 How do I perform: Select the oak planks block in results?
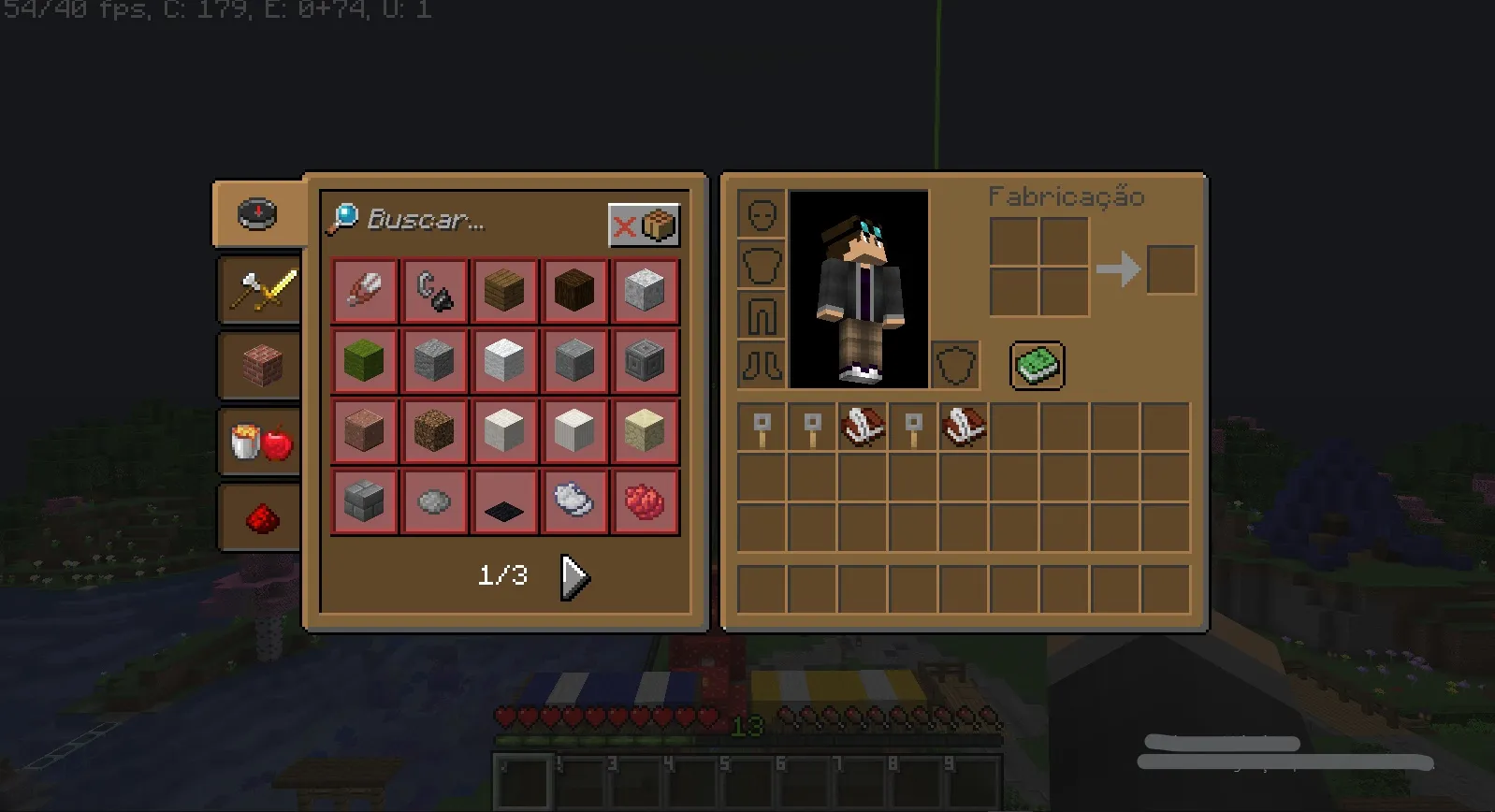click(503, 290)
